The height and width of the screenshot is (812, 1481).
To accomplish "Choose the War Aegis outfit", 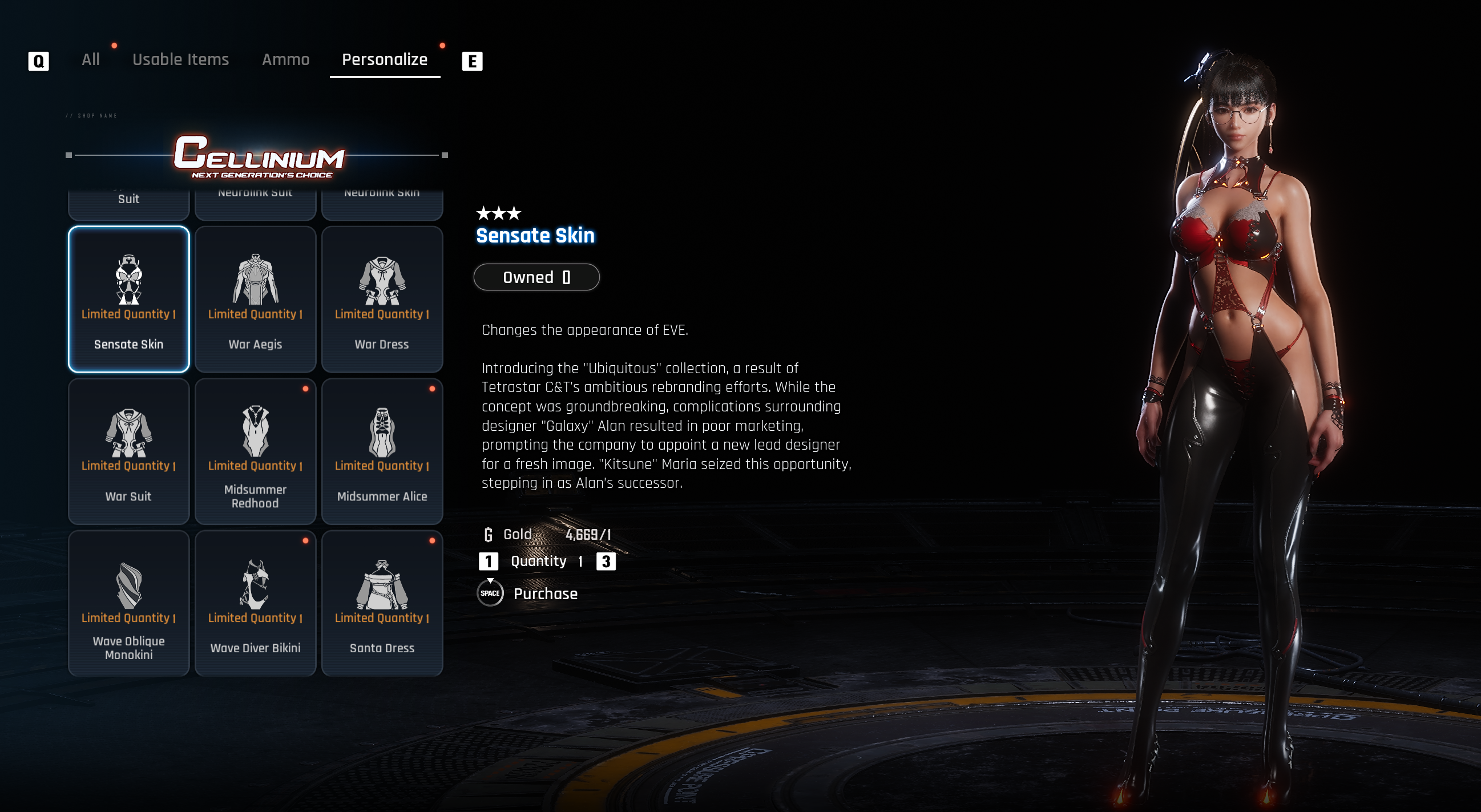I will coord(255,300).
